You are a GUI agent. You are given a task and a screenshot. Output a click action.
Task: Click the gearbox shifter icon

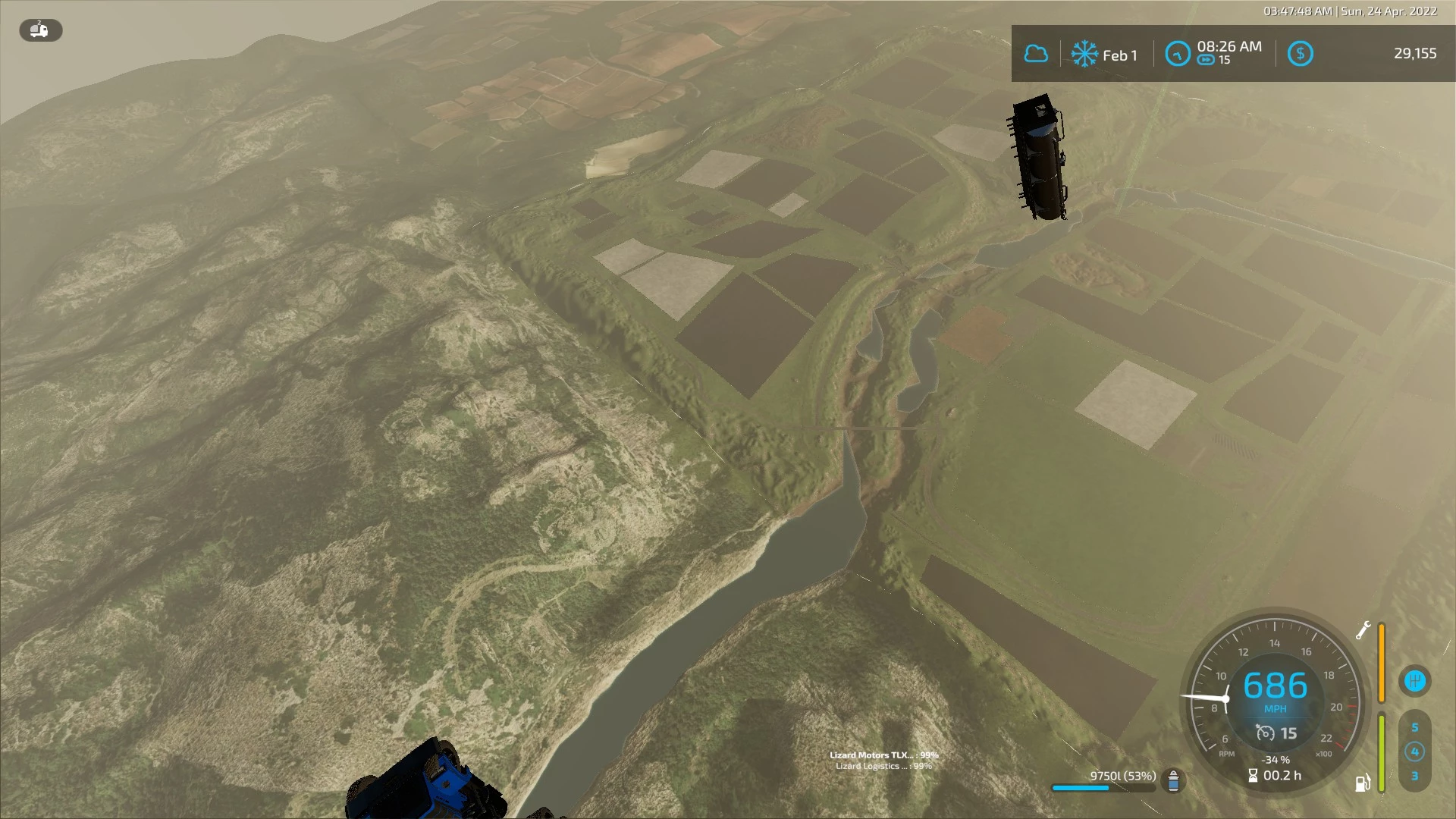pyautogui.click(x=1414, y=680)
